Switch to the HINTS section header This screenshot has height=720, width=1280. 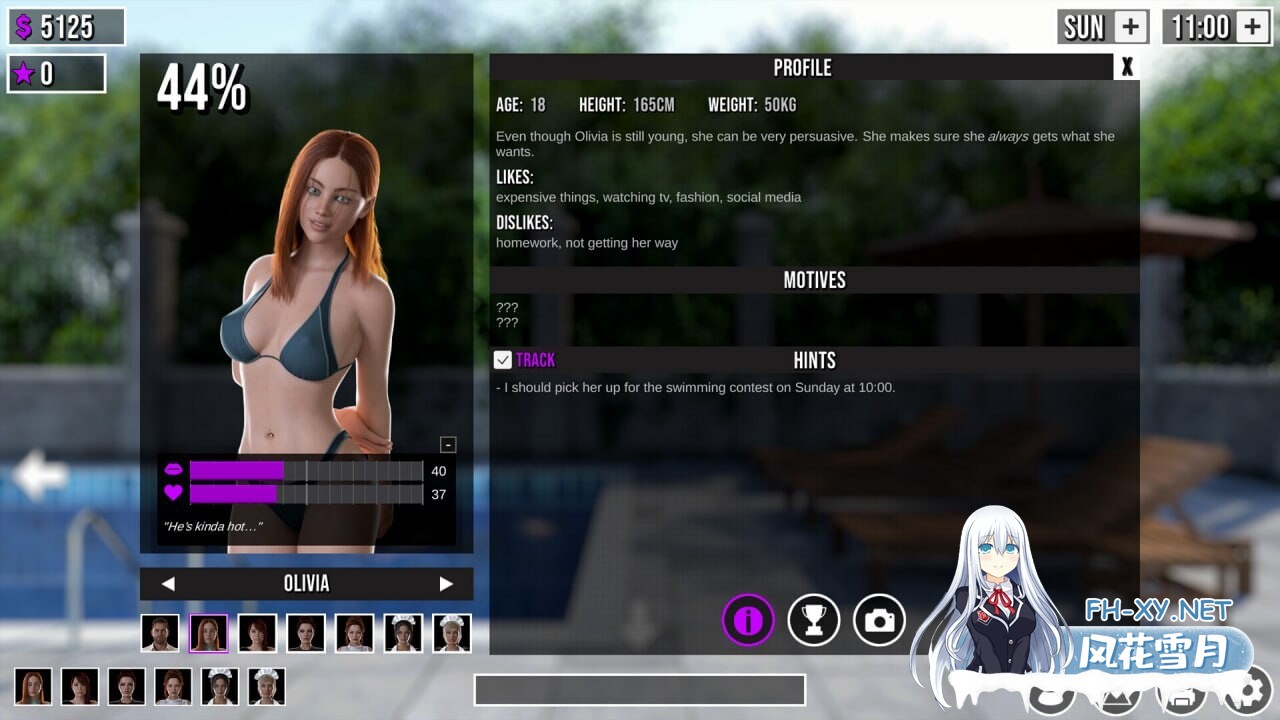814,360
